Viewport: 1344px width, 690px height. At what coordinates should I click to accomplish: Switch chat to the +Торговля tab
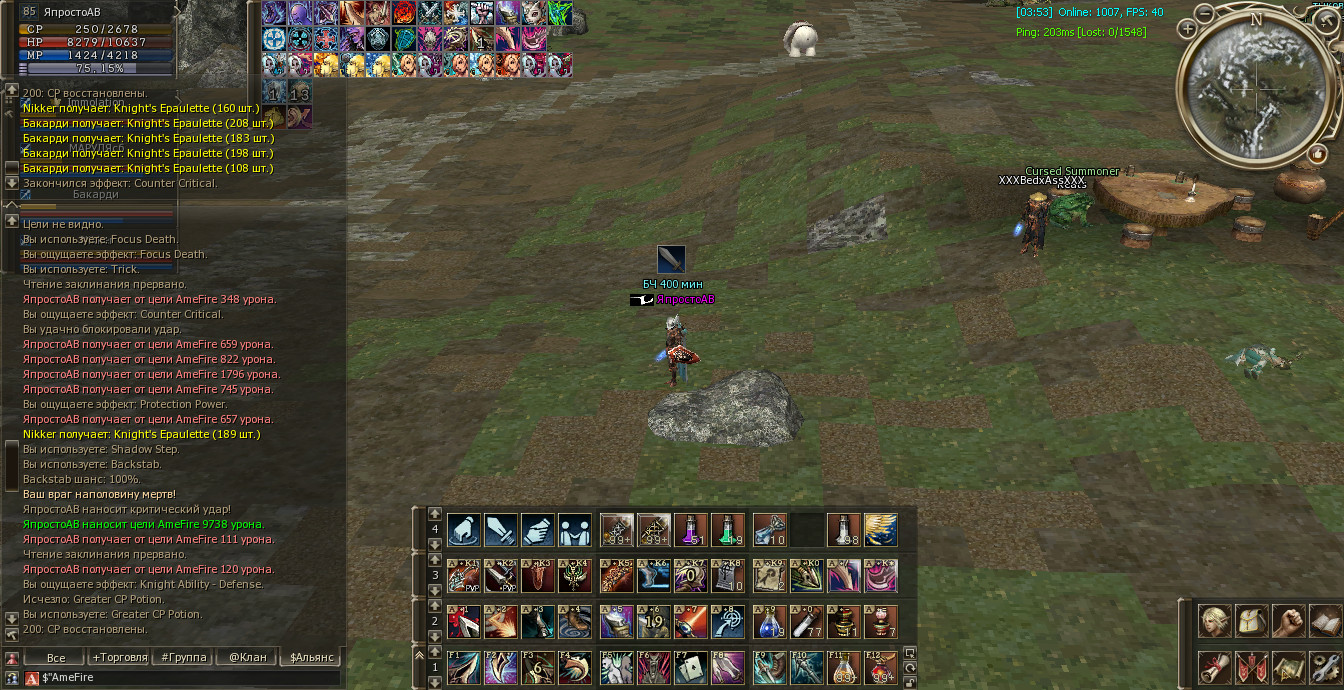tap(119, 657)
